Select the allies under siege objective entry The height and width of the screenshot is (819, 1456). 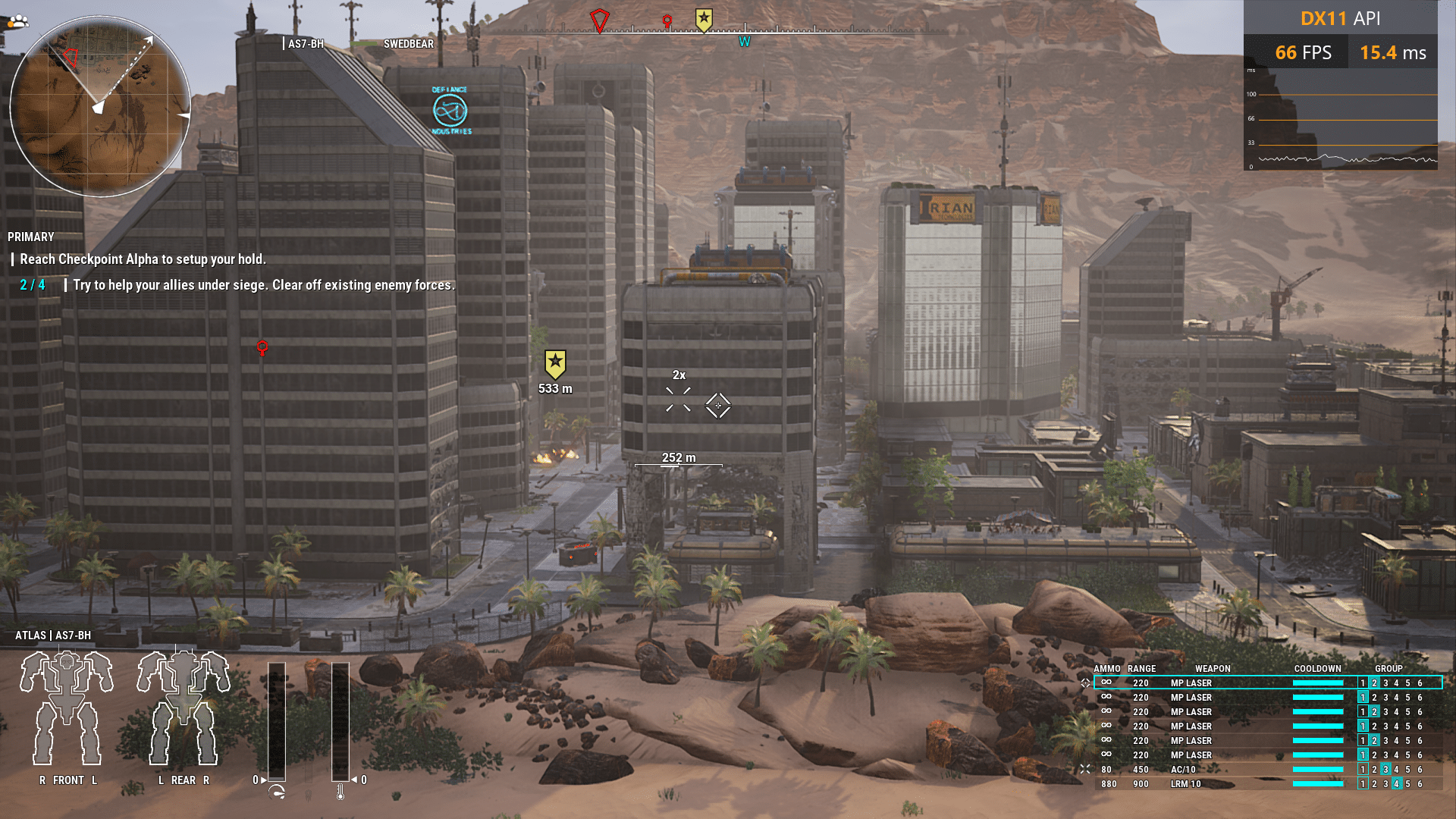coord(263,285)
